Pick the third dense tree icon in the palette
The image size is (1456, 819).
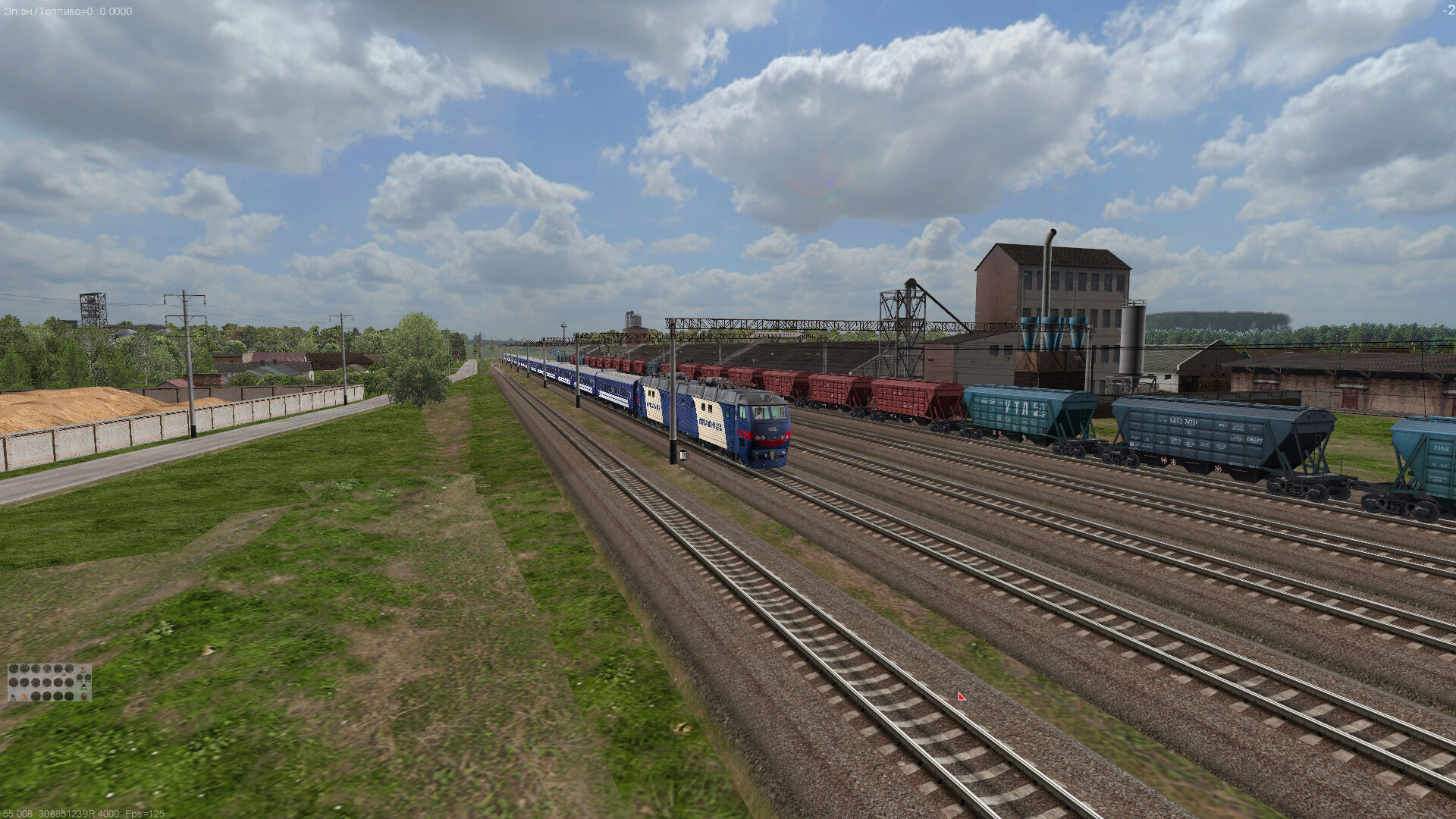pos(36,668)
